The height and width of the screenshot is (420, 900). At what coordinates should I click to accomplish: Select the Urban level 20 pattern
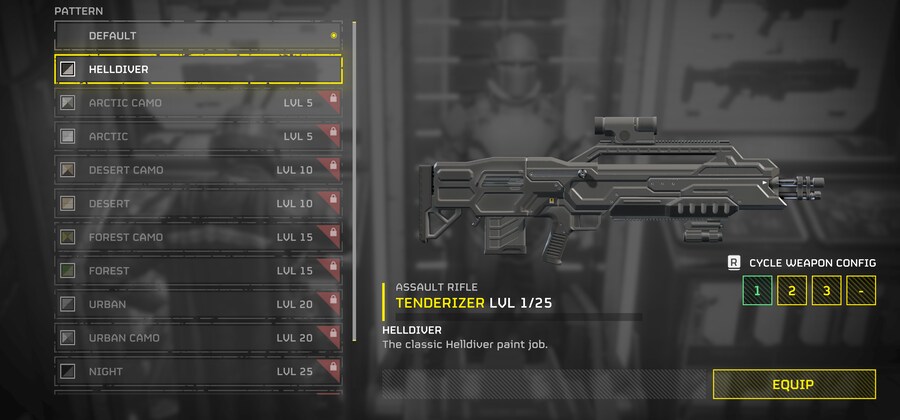pyautogui.click(x=197, y=304)
